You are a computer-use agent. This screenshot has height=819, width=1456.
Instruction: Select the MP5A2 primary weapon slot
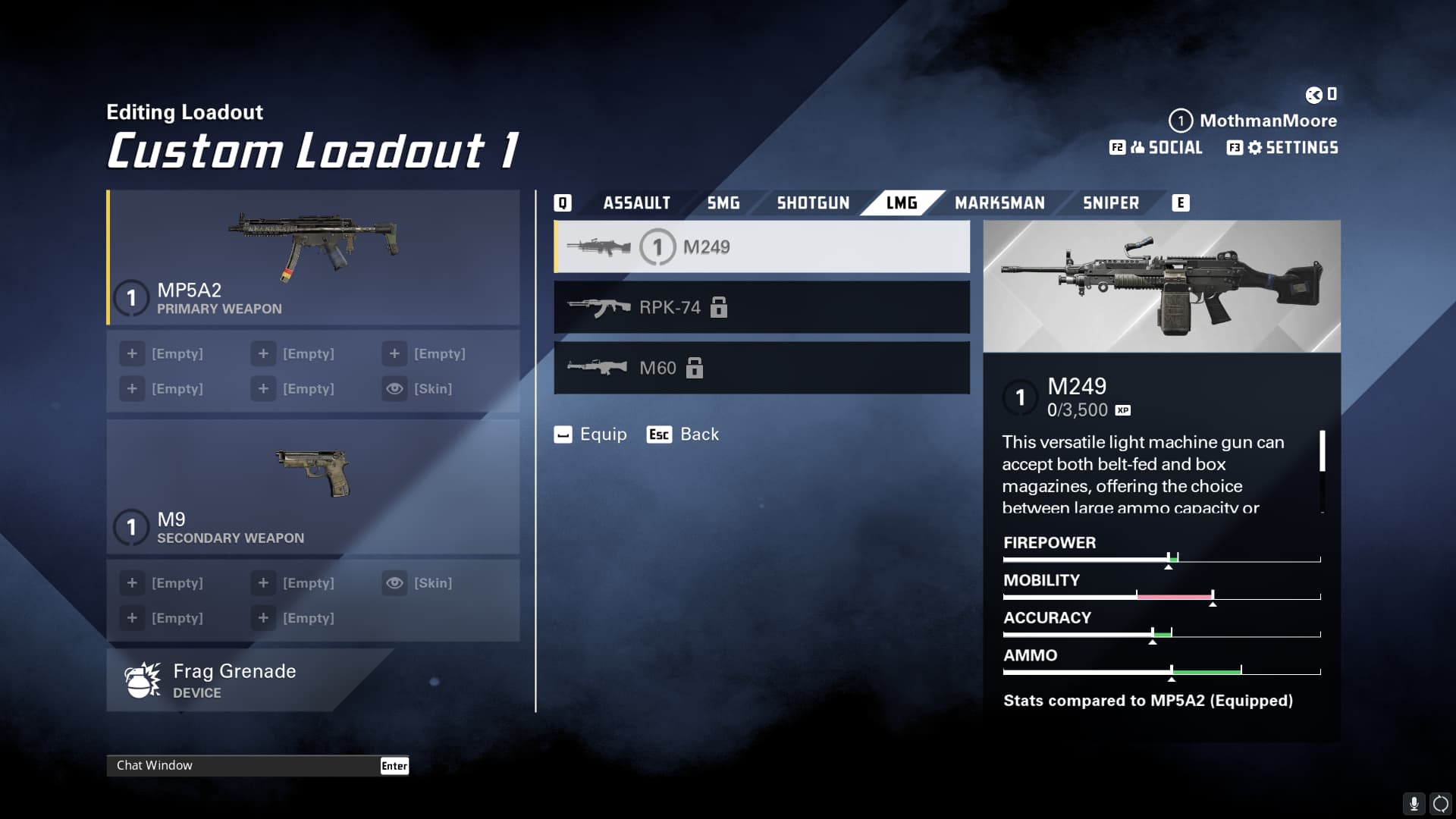313,258
